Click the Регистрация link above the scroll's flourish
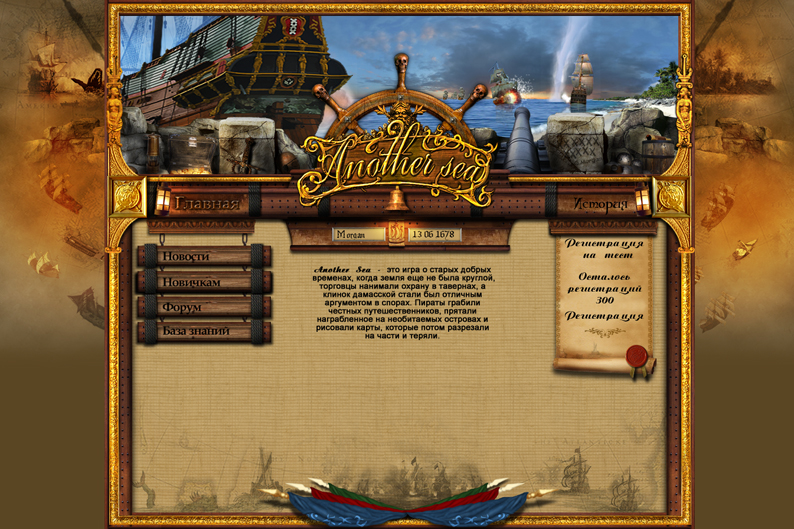Image resolution: width=794 pixels, height=529 pixels. [603, 316]
